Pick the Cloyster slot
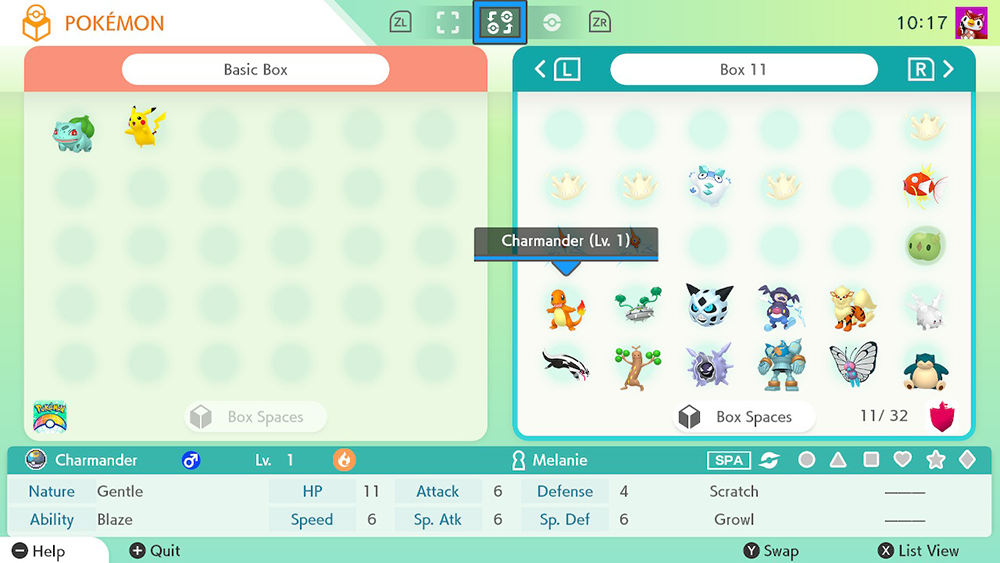This screenshot has height=563, width=1000. [709, 366]
